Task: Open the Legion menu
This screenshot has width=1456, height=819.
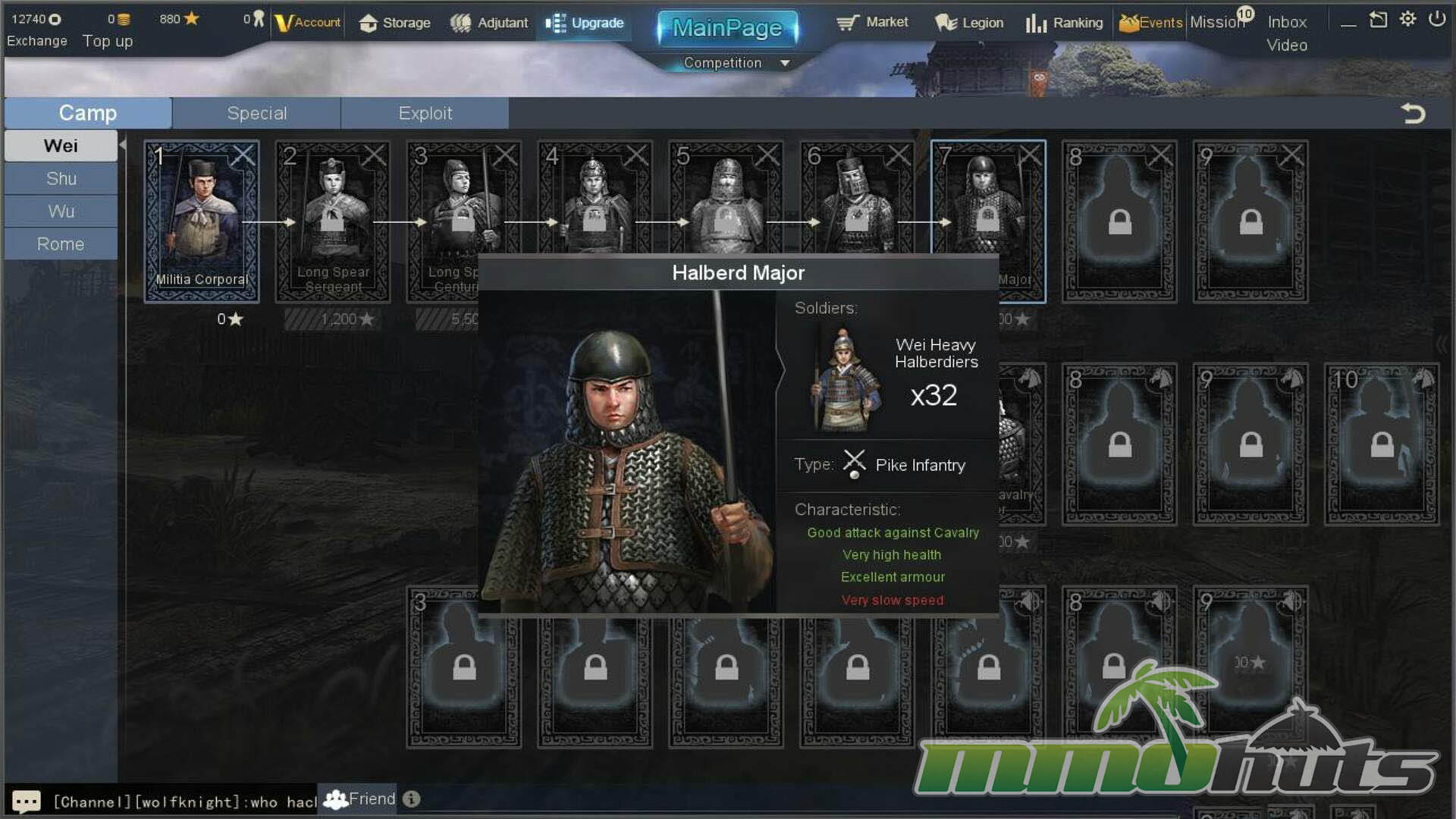Action: [x=969, y=23]
